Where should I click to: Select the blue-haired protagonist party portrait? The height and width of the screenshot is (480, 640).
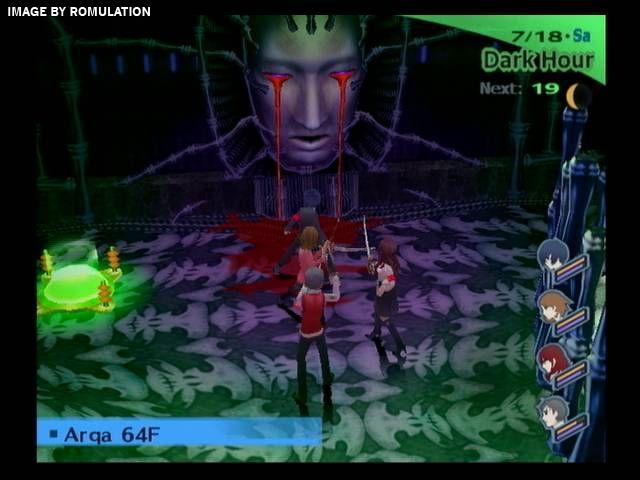click(x=553, y=256)
